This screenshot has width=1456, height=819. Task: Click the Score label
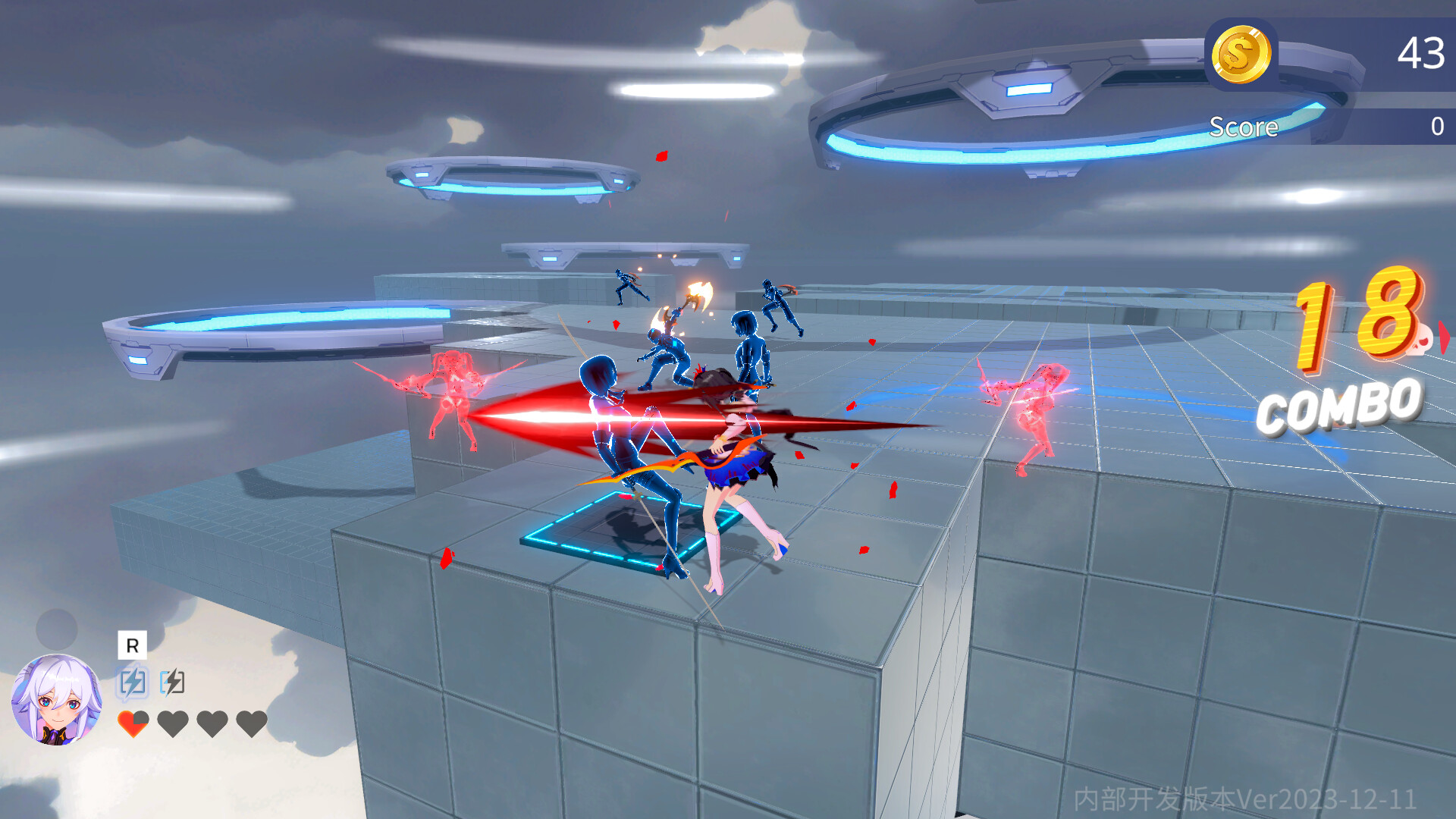(1245, 127)
